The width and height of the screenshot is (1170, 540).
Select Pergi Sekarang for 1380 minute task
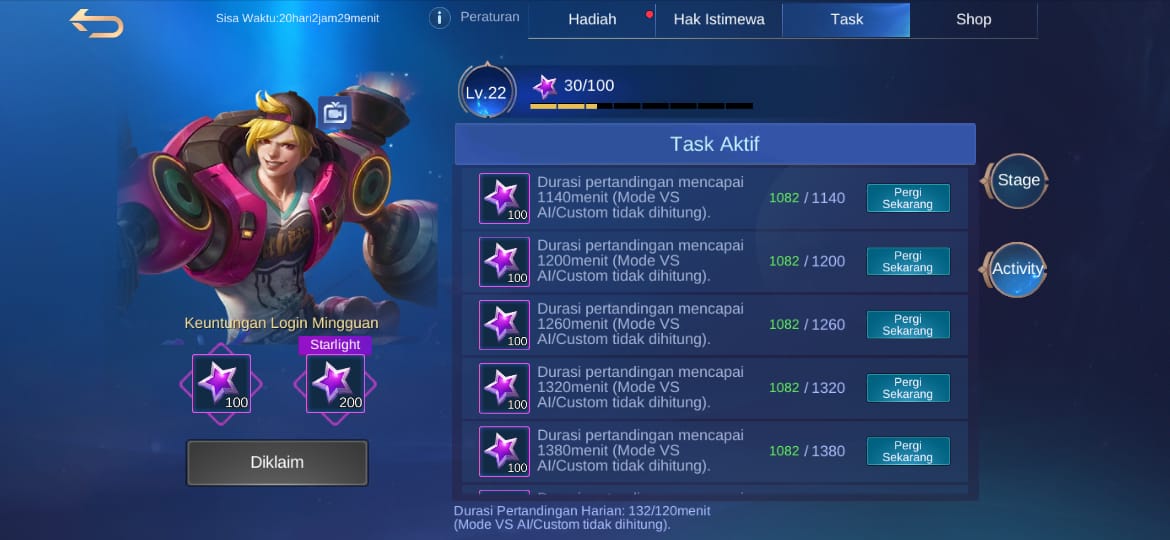click(x=907, y=451)
